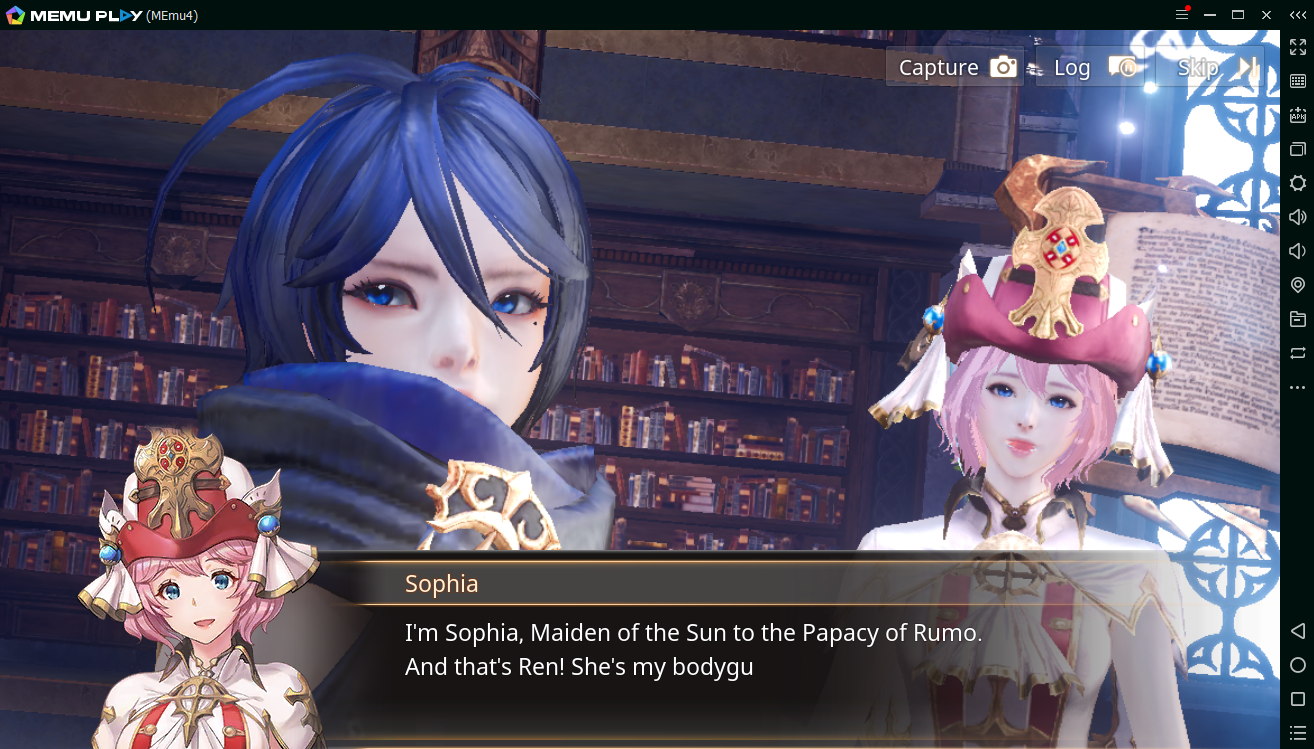Close the MEmu emulator window
Viewport: 1314px width, 749px height.
[x=1266, y=15]
